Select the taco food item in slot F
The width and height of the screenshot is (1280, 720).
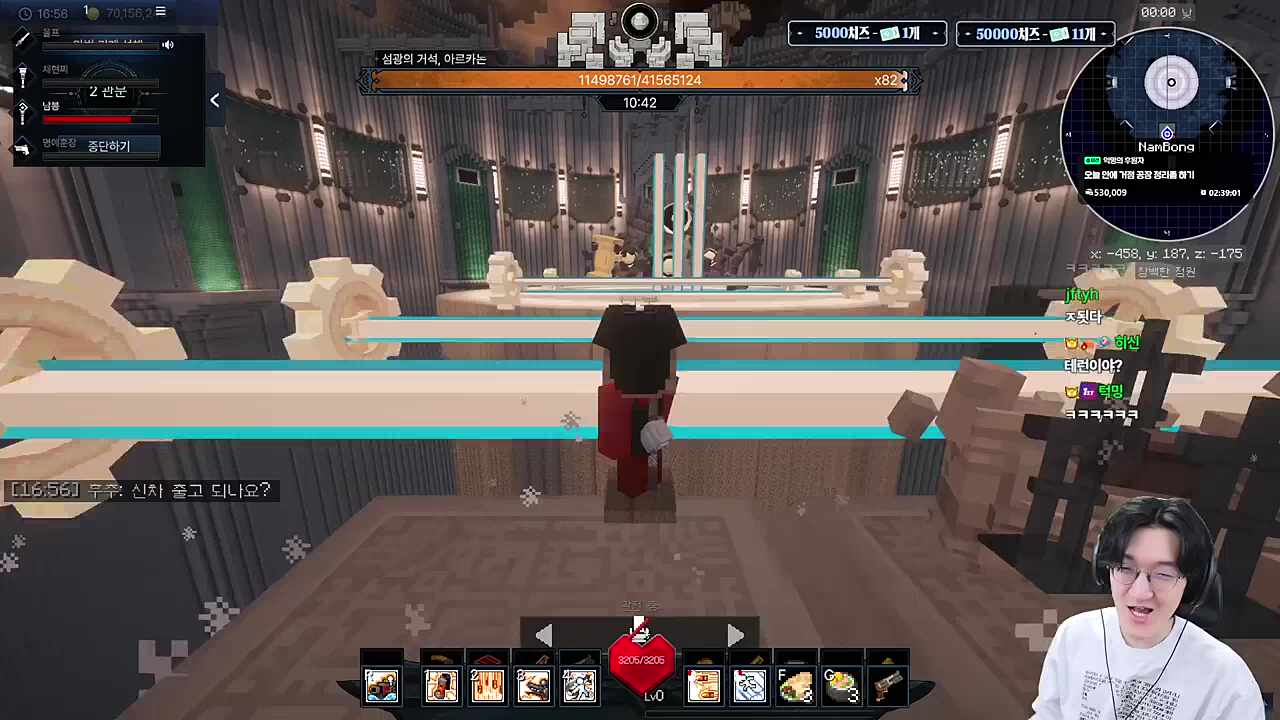tap(796, 685)
